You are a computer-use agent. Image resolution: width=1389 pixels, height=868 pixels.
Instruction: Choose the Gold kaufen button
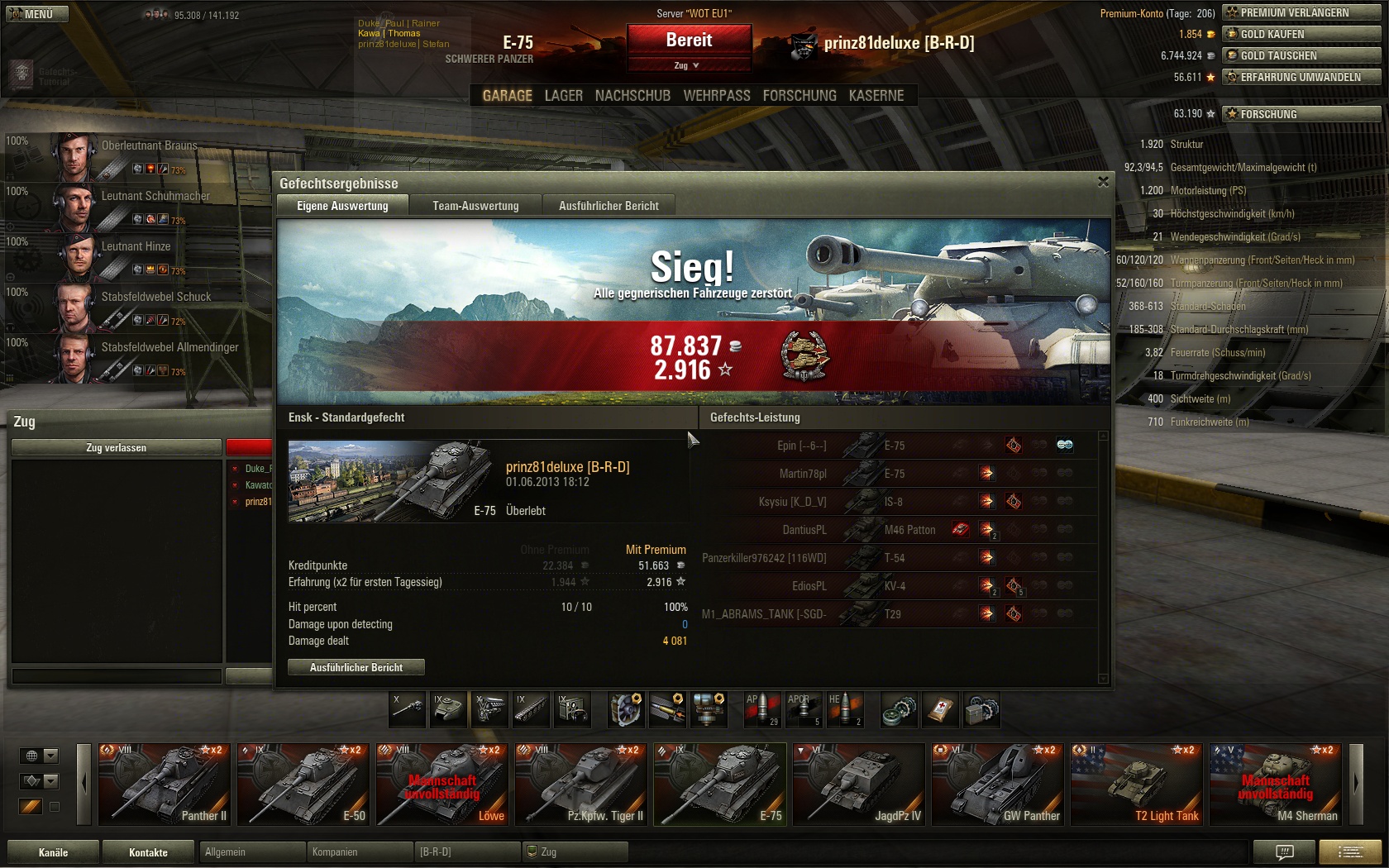coord(1301,34)
